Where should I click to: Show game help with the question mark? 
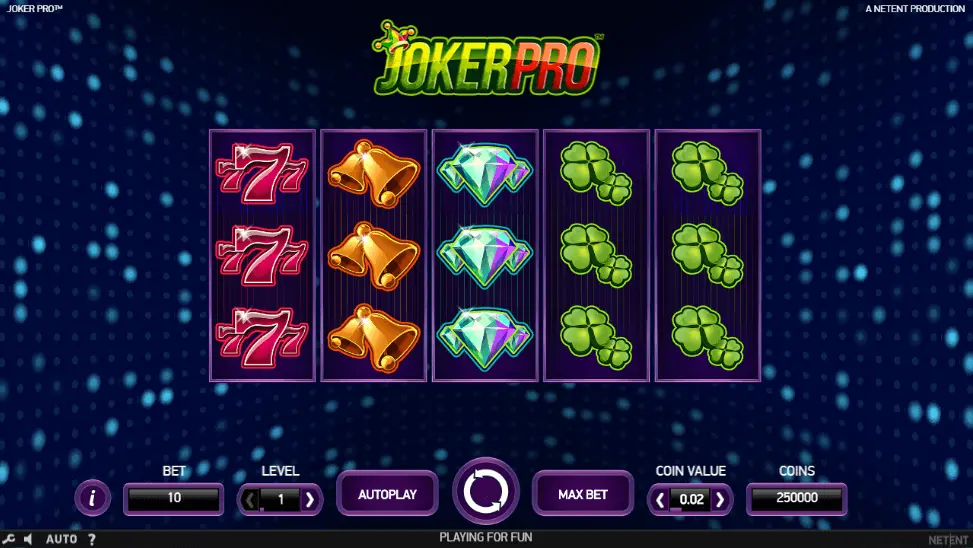coord(92,539)
